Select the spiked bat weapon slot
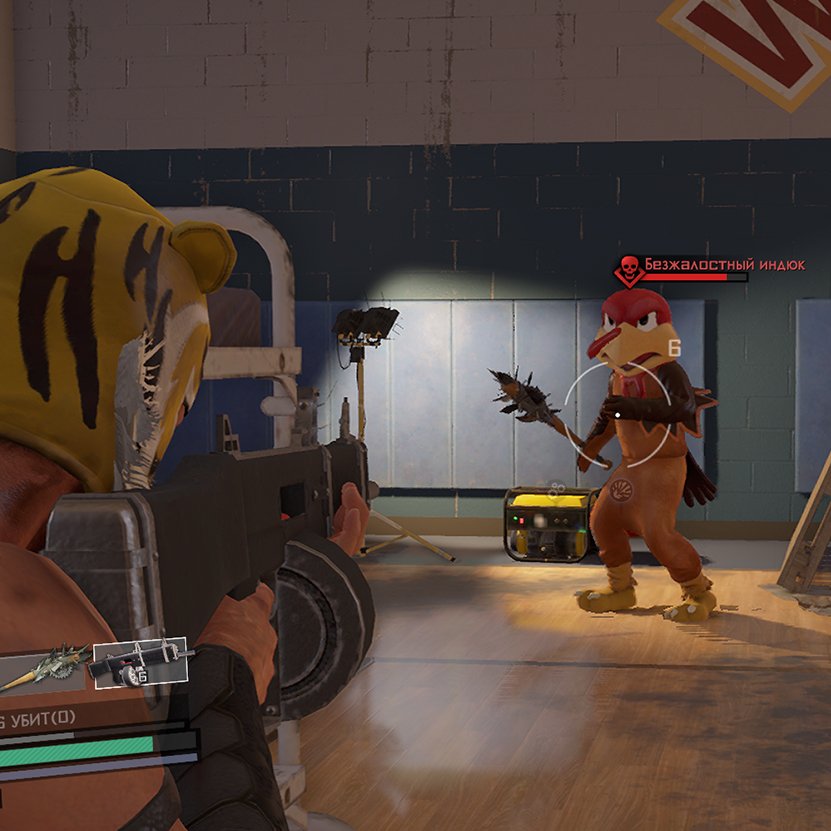831x831 pixels. 44,667
